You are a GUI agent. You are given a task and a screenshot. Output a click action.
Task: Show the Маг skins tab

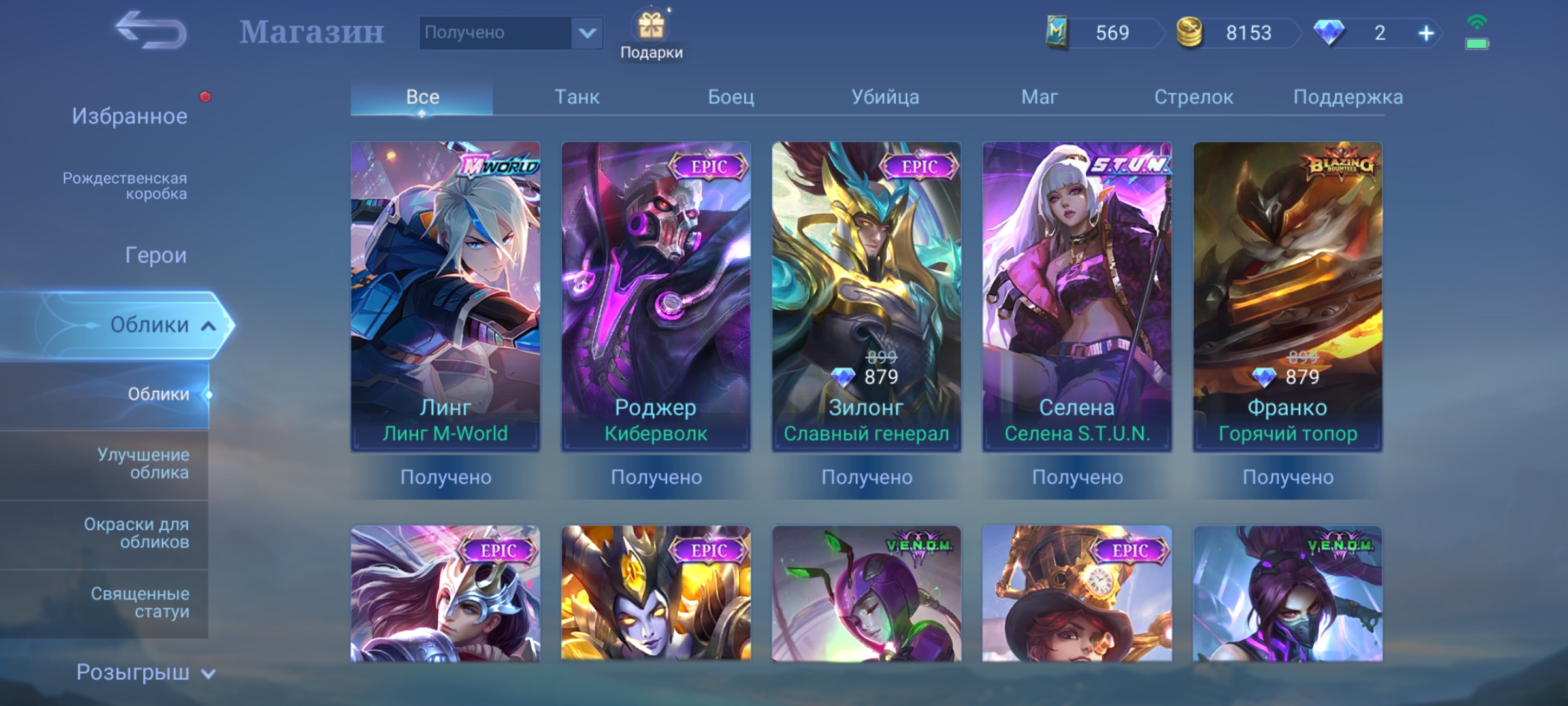[1039, 97]
